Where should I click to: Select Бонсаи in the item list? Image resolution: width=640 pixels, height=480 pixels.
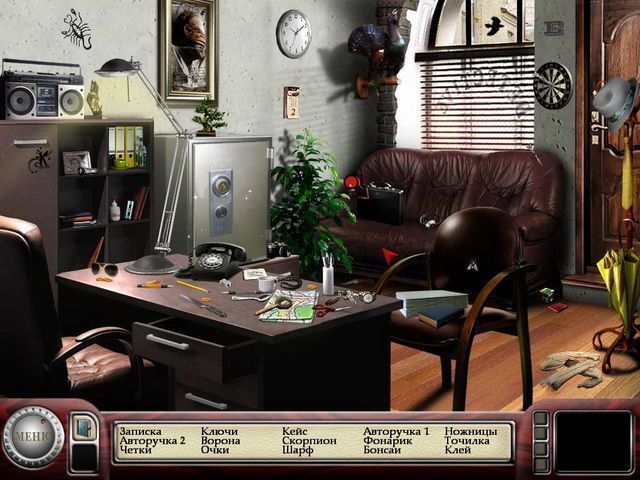point(382,451)
